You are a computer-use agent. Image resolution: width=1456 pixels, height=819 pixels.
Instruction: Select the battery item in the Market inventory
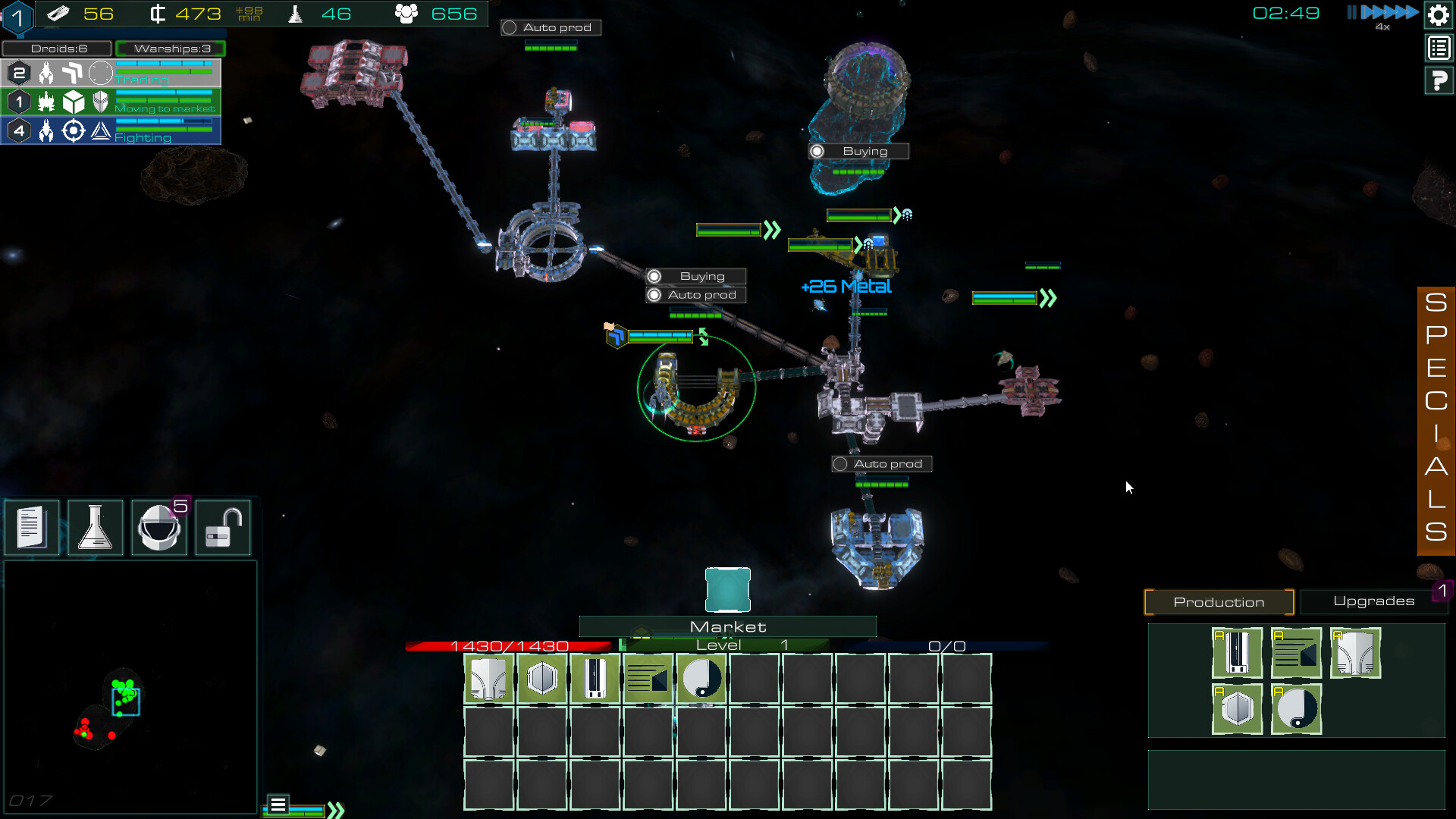(x=595, y=679)
